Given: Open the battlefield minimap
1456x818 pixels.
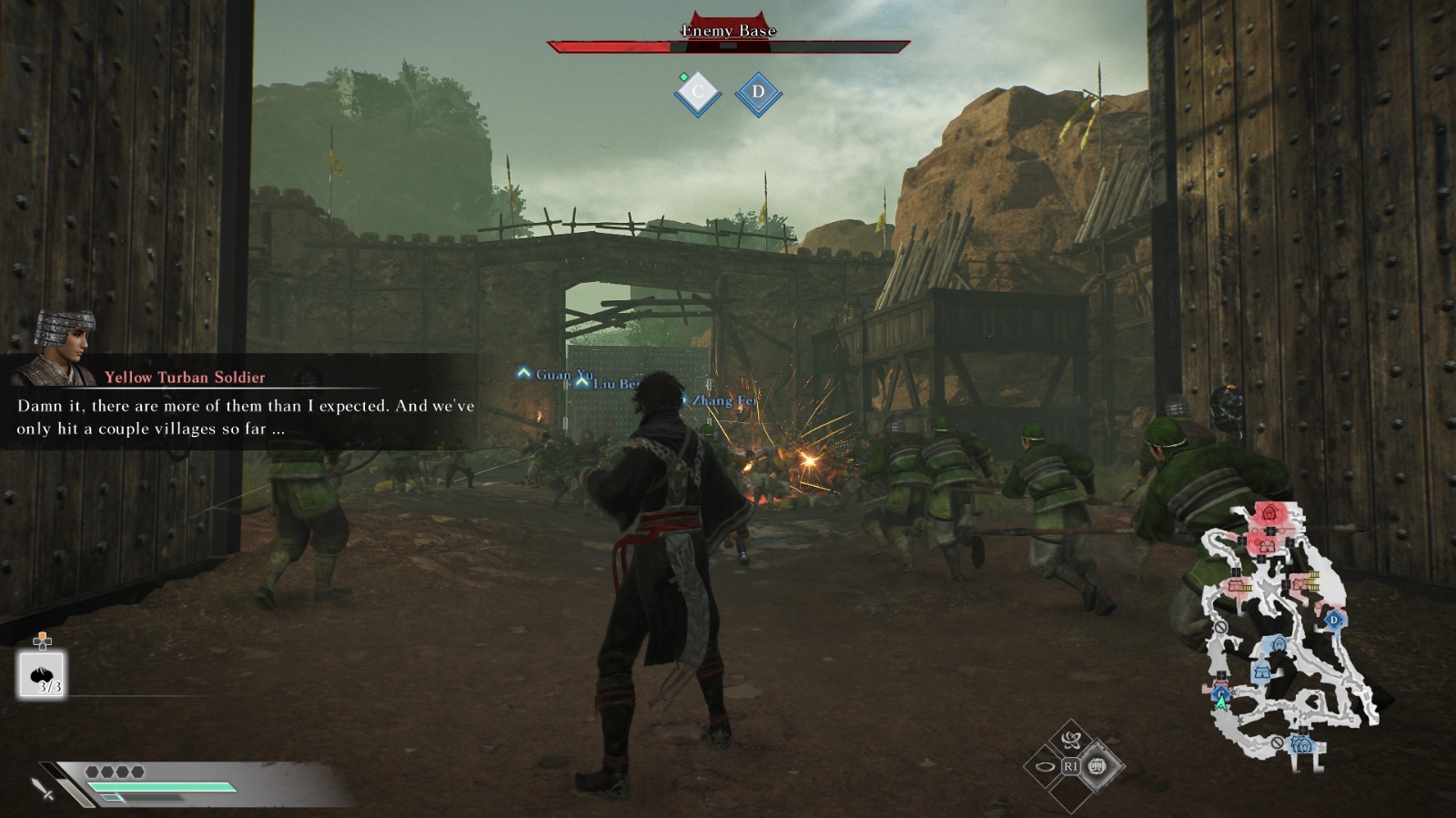Looking at the screenshot, I should coord(1287,628).
